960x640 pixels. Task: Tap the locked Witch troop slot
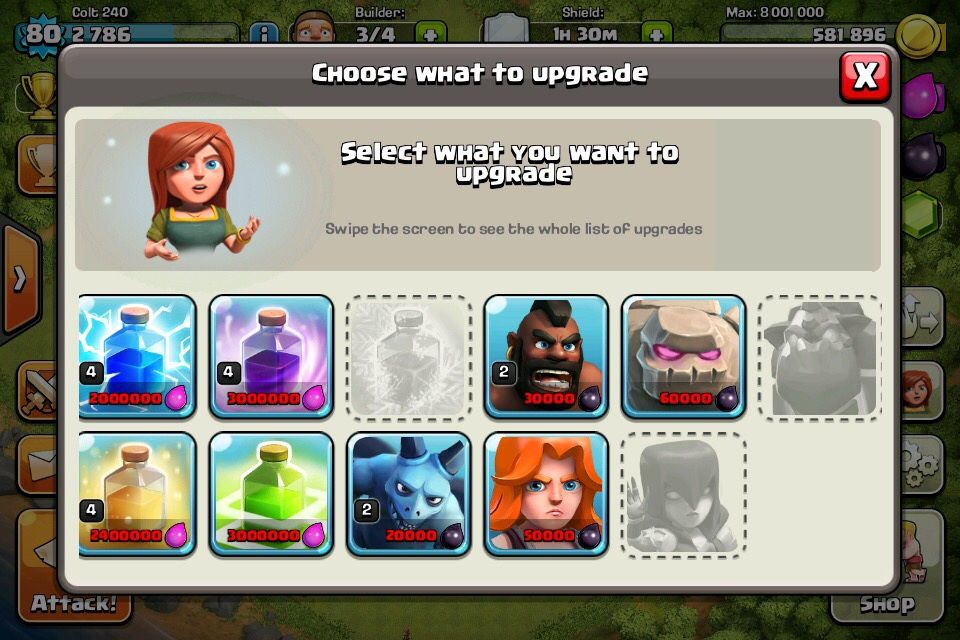(683, 493)
